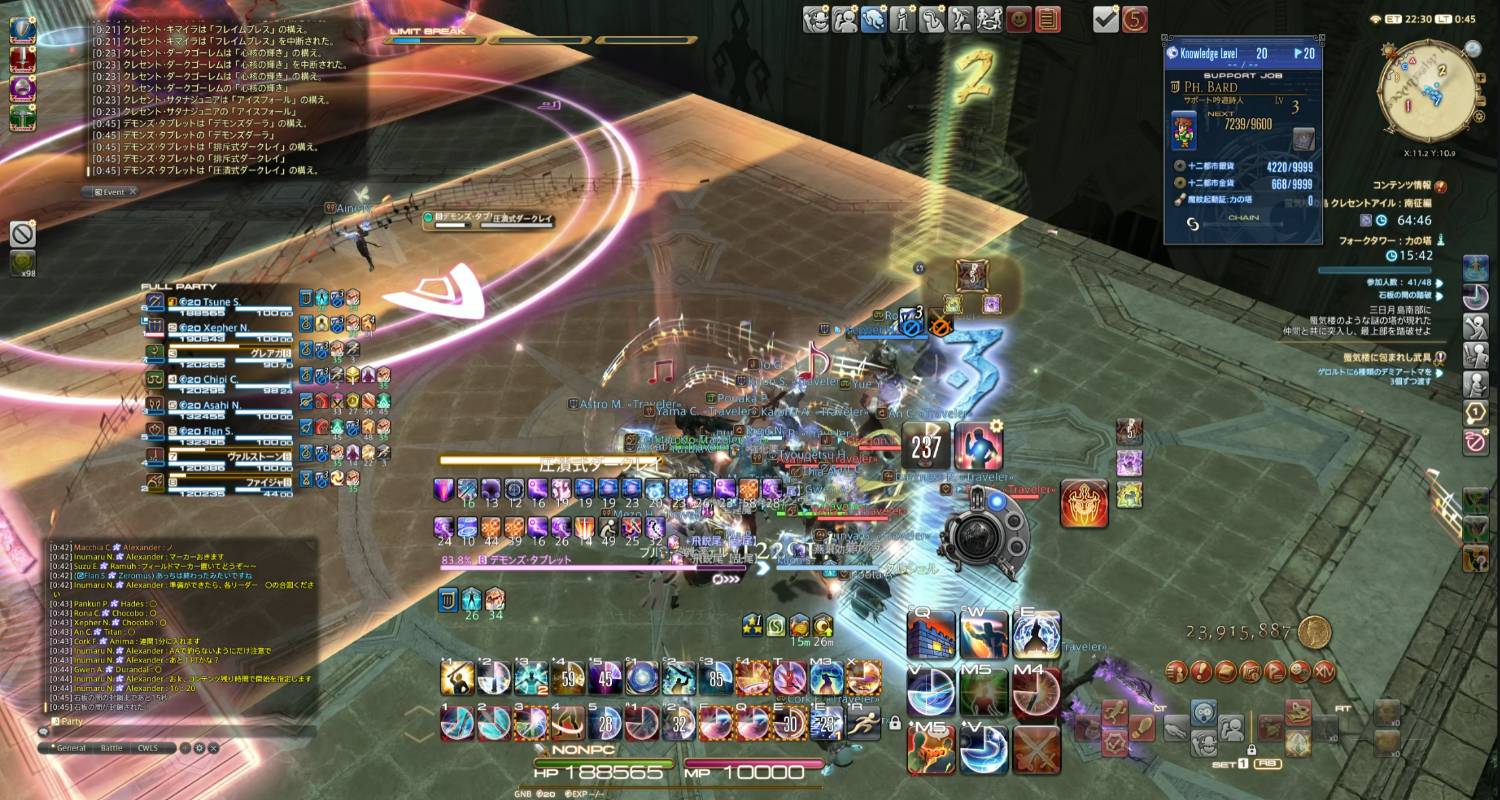Screen dimensions: 1500x800
Task: Click the smiley face emote button
Action: click(1019, 19)
